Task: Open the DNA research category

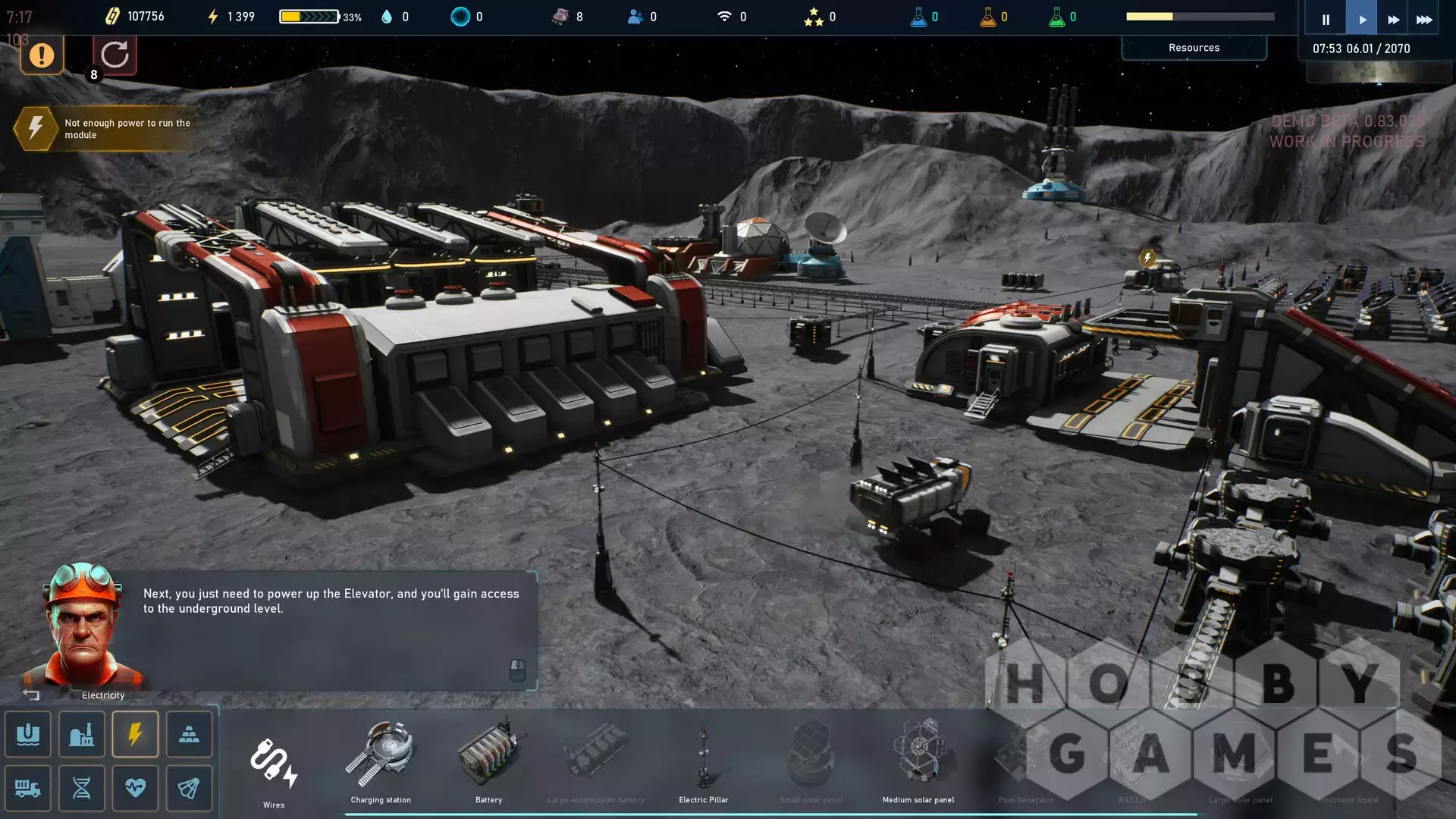Action: pyautogui.click(x=82, y=788)
